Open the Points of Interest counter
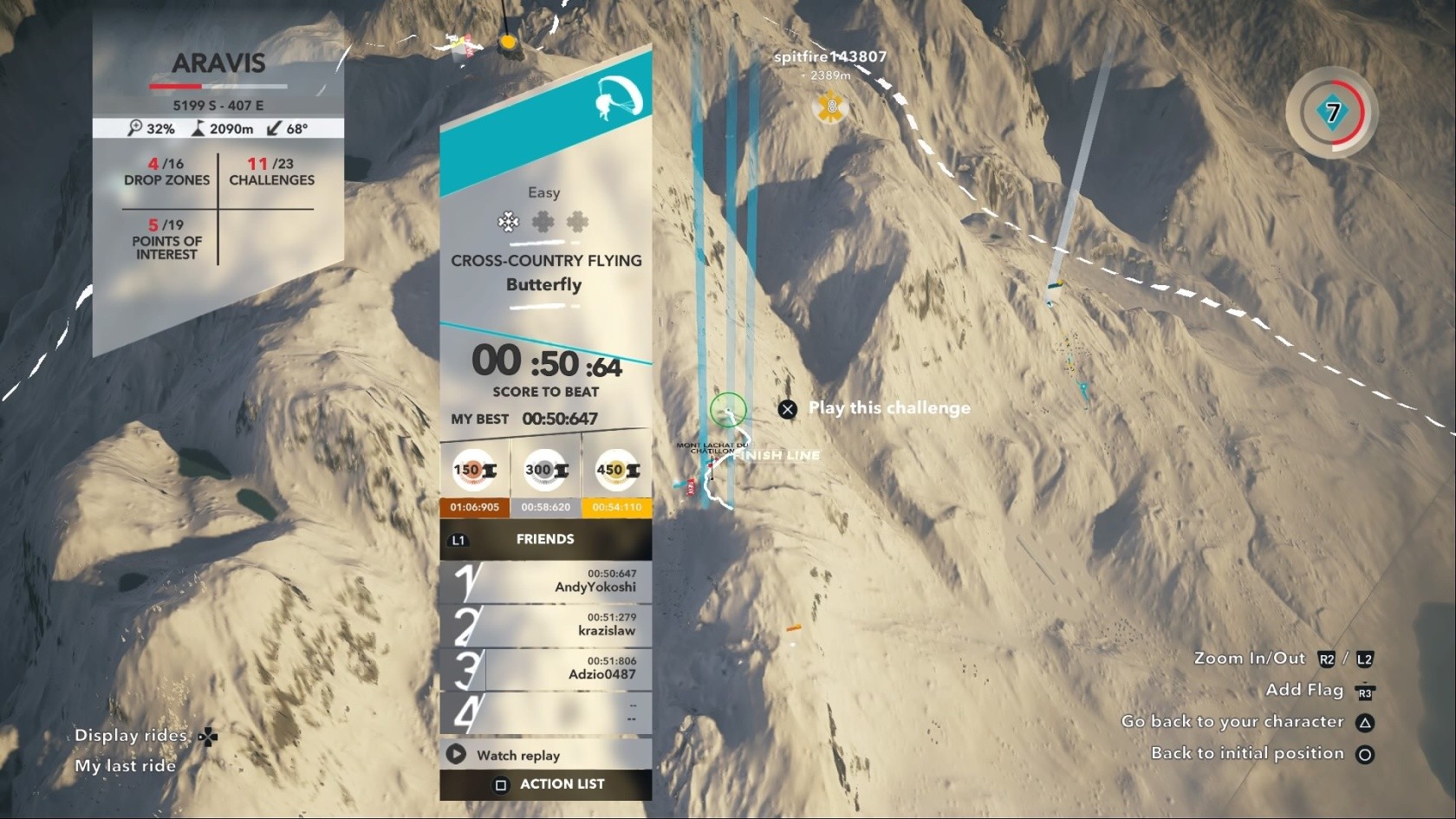 pyautogui.click(x=166, y=239)
